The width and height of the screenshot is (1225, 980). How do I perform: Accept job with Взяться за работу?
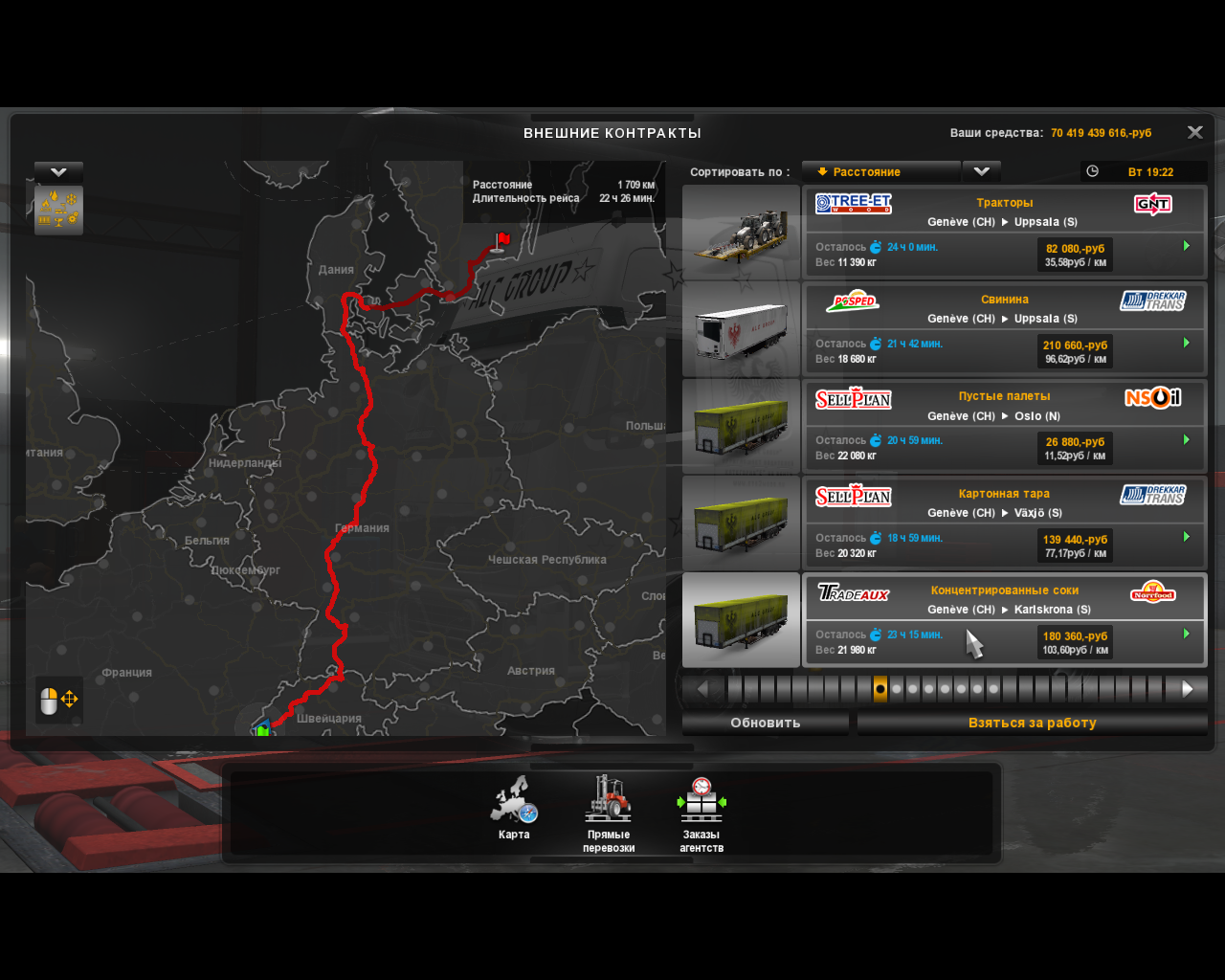click(1032, 724)
